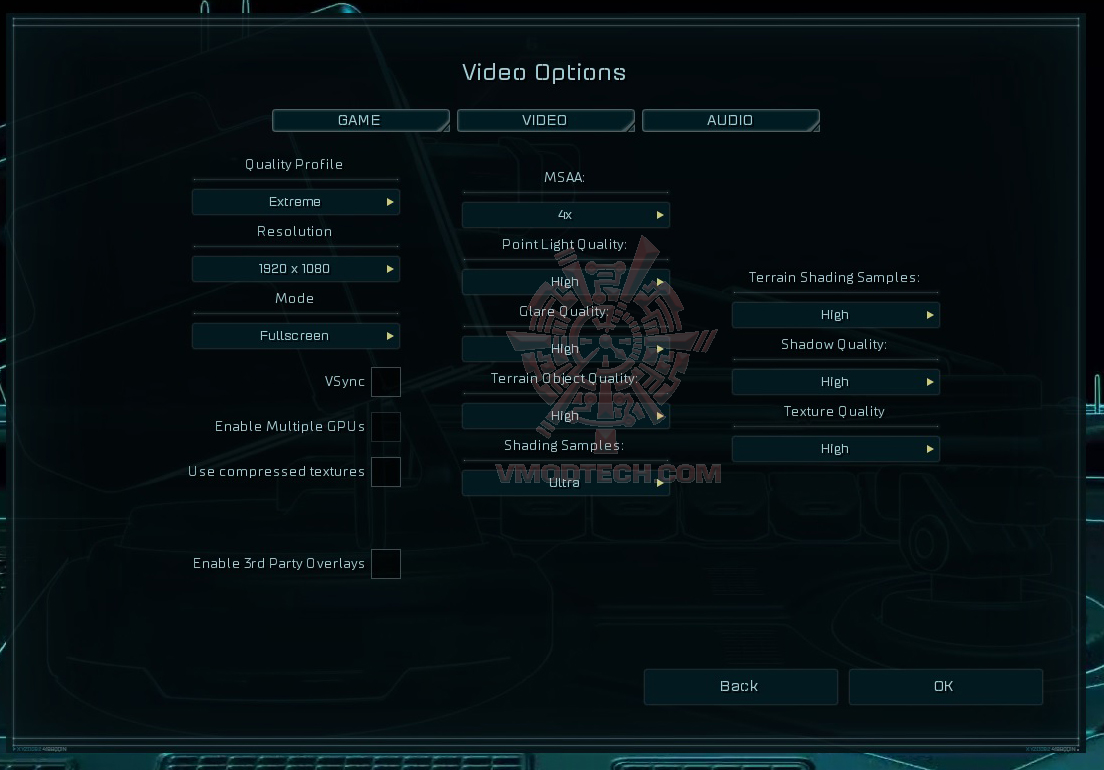Toggle the VSync checkbox
Screen dimensions: 1104x770
[x=386, y=382]
